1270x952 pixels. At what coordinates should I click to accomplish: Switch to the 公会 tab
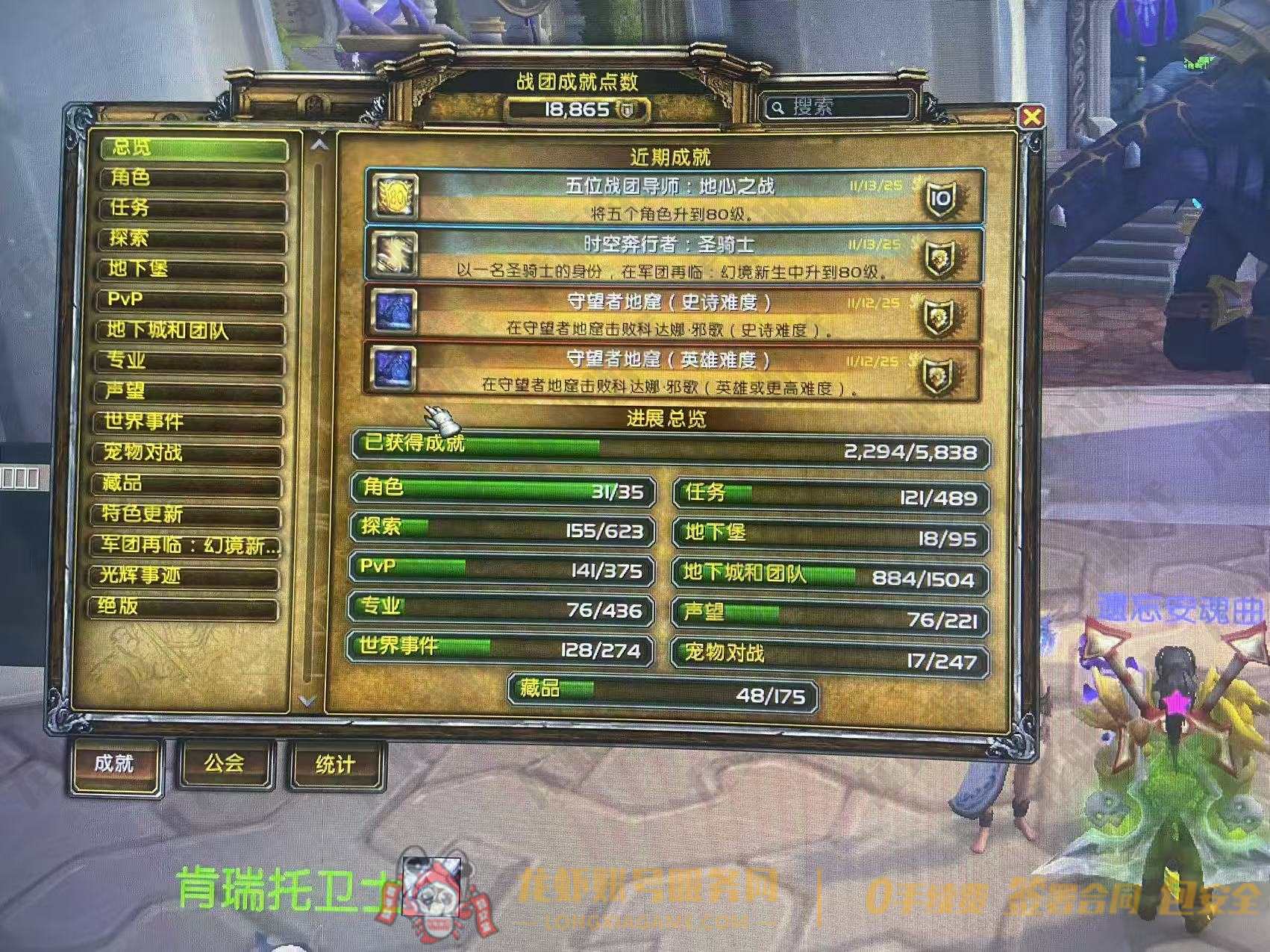point(224,762)
